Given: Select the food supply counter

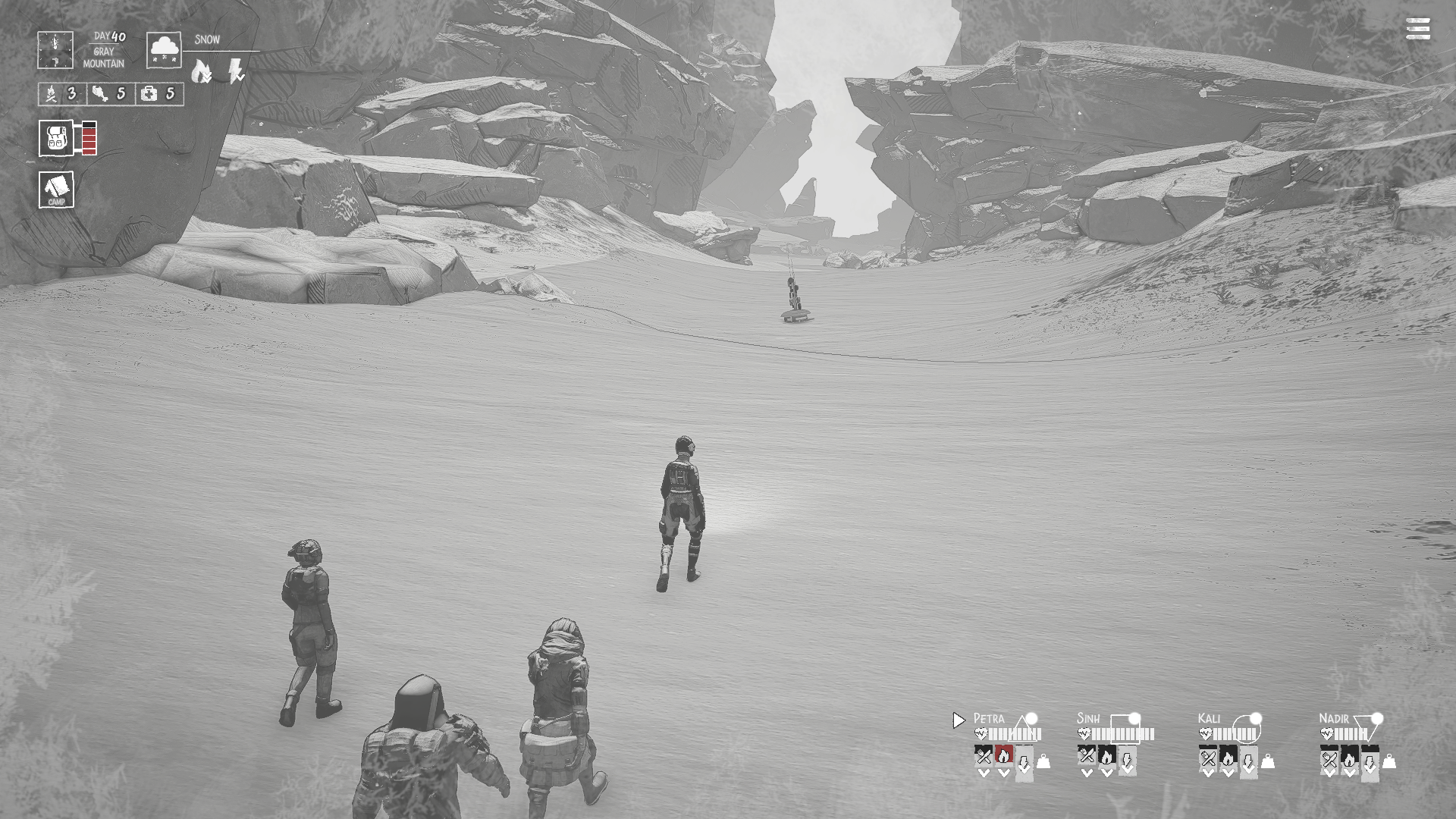Looking at the screenshot, I should 110,94.
